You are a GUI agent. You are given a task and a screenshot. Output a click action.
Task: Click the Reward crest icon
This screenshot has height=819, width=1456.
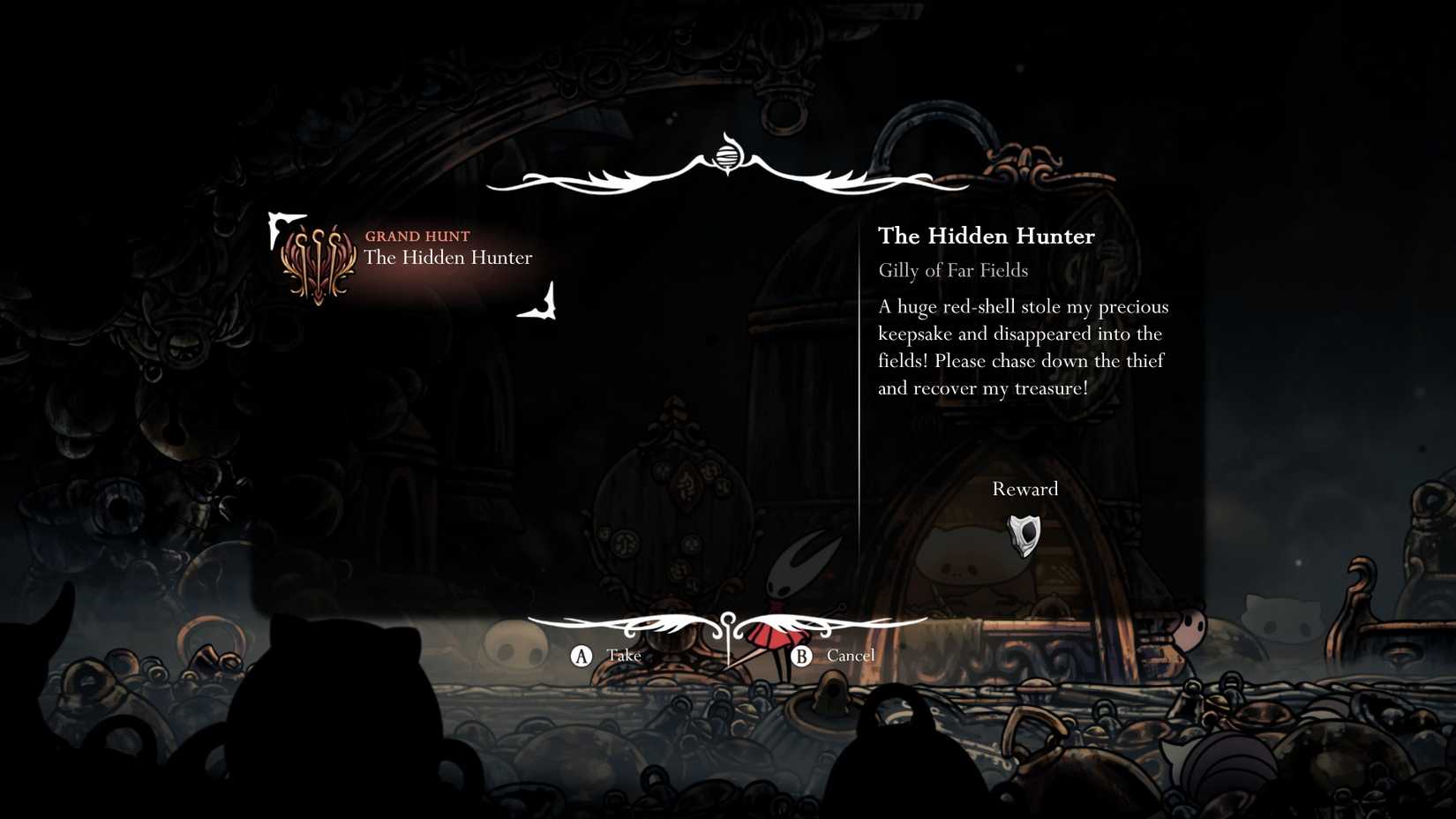1024,535
